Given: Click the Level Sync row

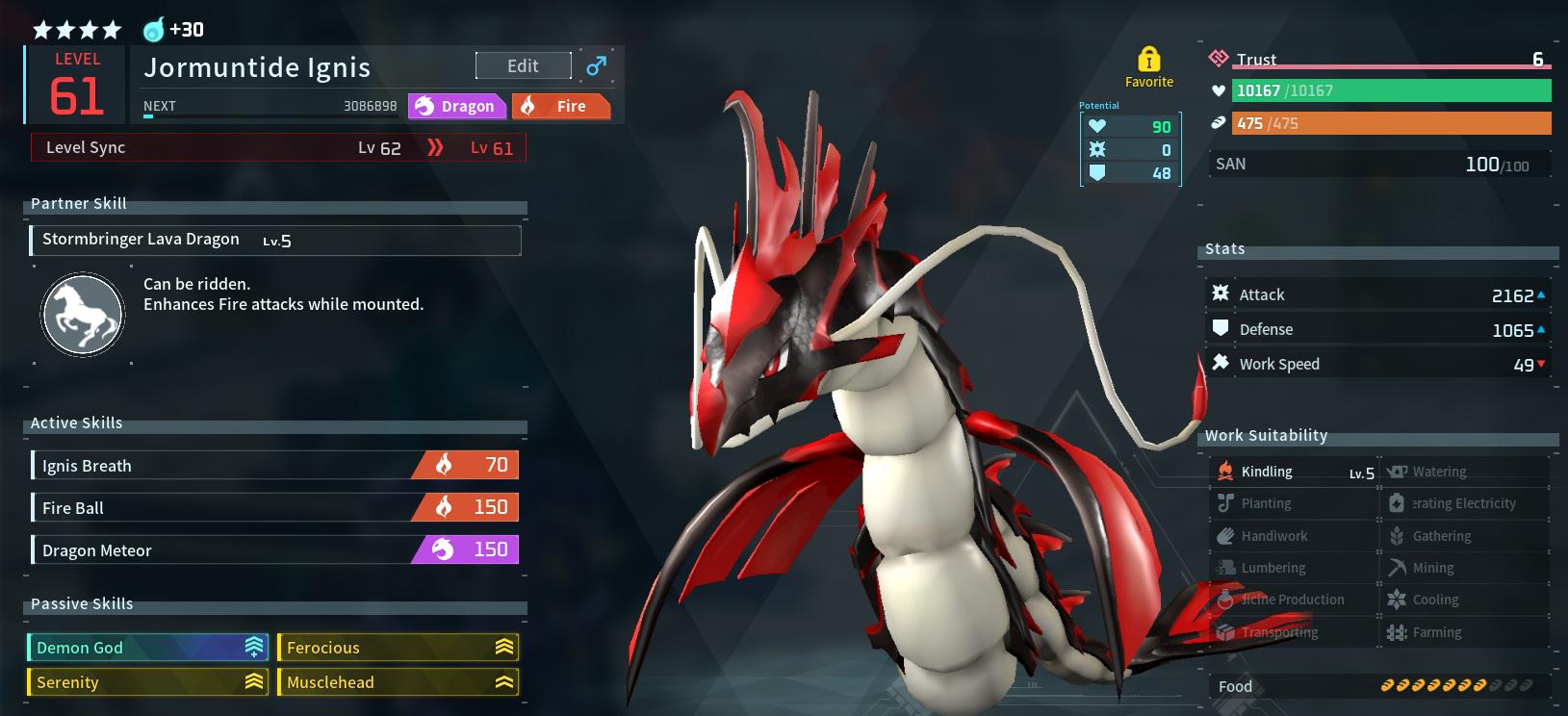Looking at the screenshot, I should pyautogui.click(x=278, y=147).
